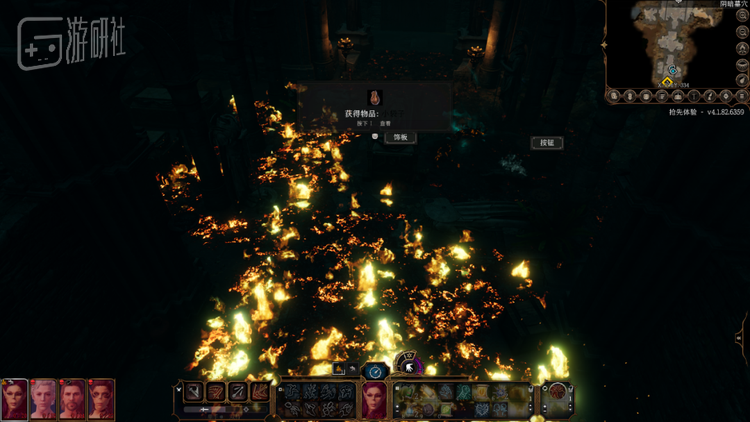The image size is (750, 422).
Task: Select the brown-haired bearded party member portrait
Action: (72, 398)
